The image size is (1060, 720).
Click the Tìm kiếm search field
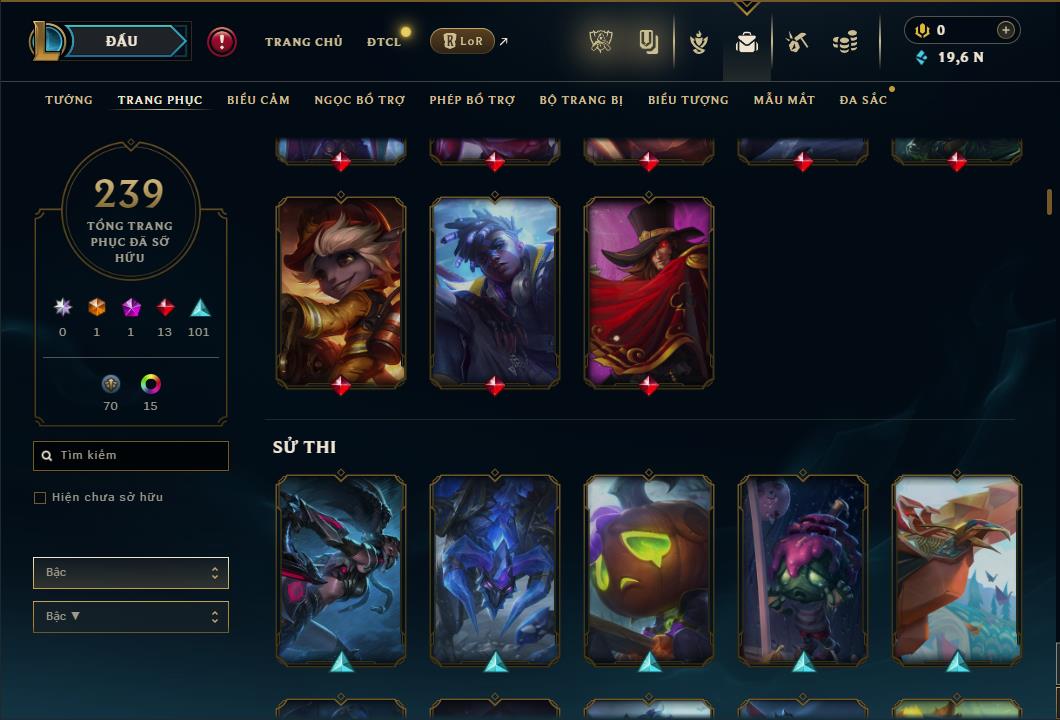[131, 456]
